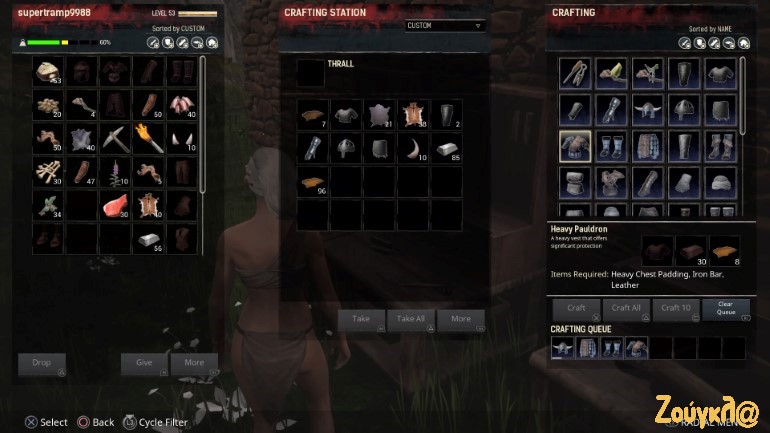Screen dimensions: 770x433
Task: Click the Take button
Action: point(362,319)
